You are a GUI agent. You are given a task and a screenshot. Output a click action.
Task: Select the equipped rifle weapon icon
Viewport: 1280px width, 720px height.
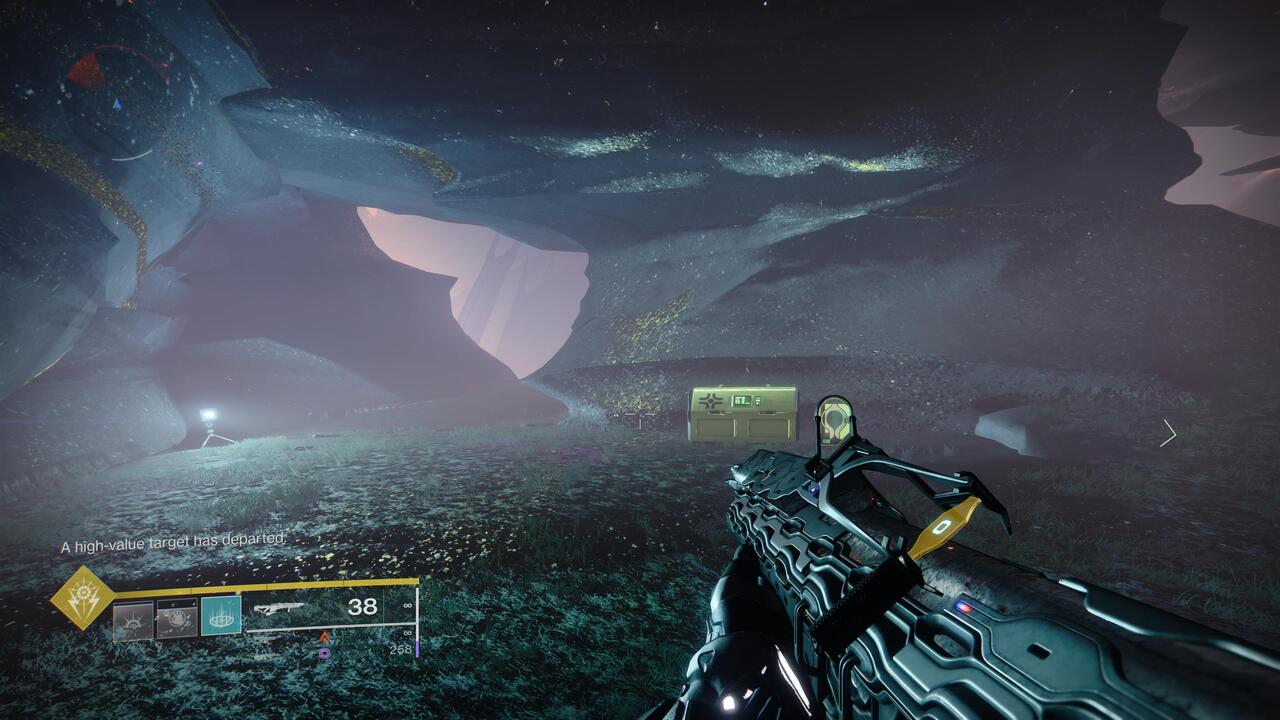click(x=279, y=607)
